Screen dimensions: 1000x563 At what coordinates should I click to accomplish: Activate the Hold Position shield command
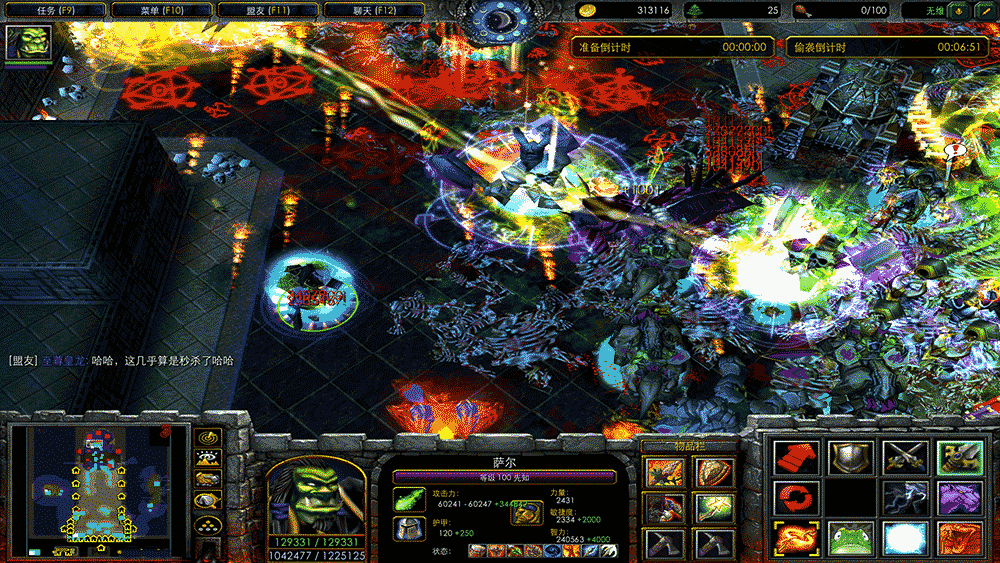click(x=850, y=458)
